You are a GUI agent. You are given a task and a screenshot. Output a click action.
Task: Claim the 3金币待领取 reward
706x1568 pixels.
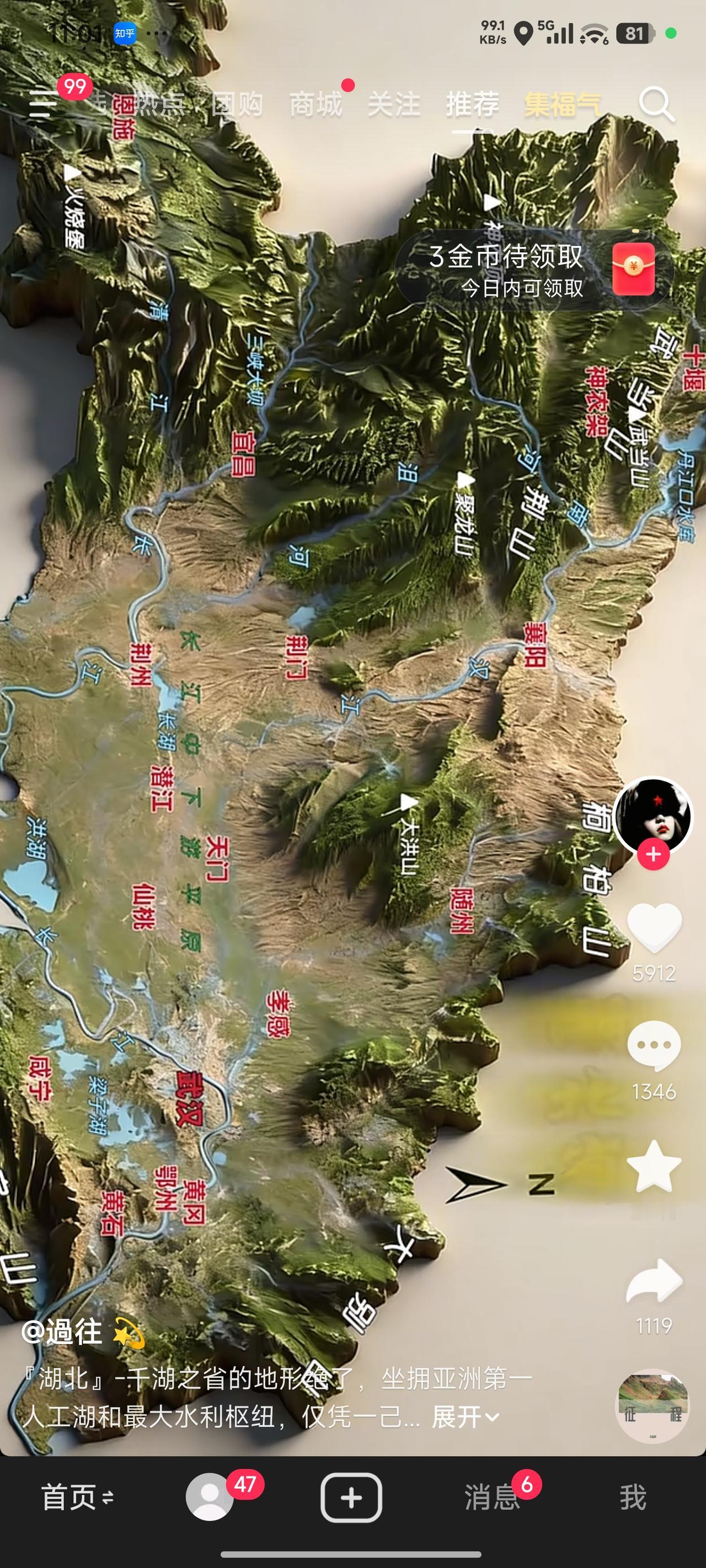[x=506, y=258]
